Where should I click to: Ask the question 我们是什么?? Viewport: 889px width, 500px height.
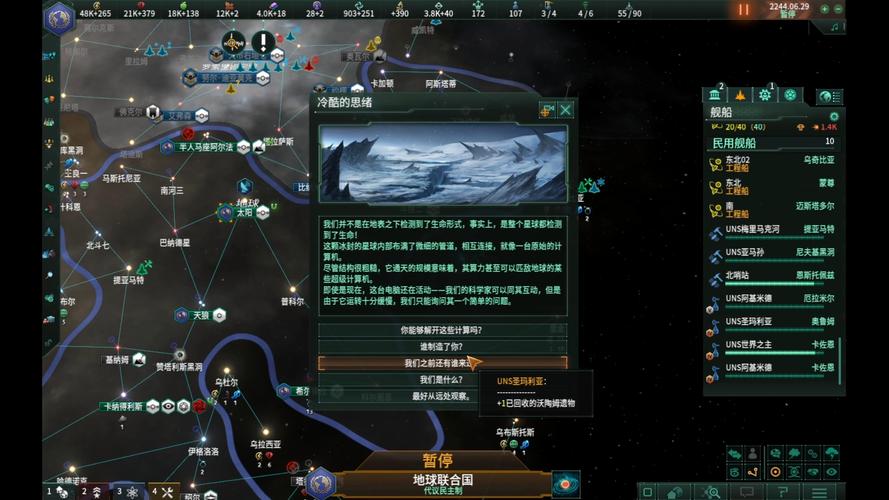pyautogui.click(x=442, y=380)
